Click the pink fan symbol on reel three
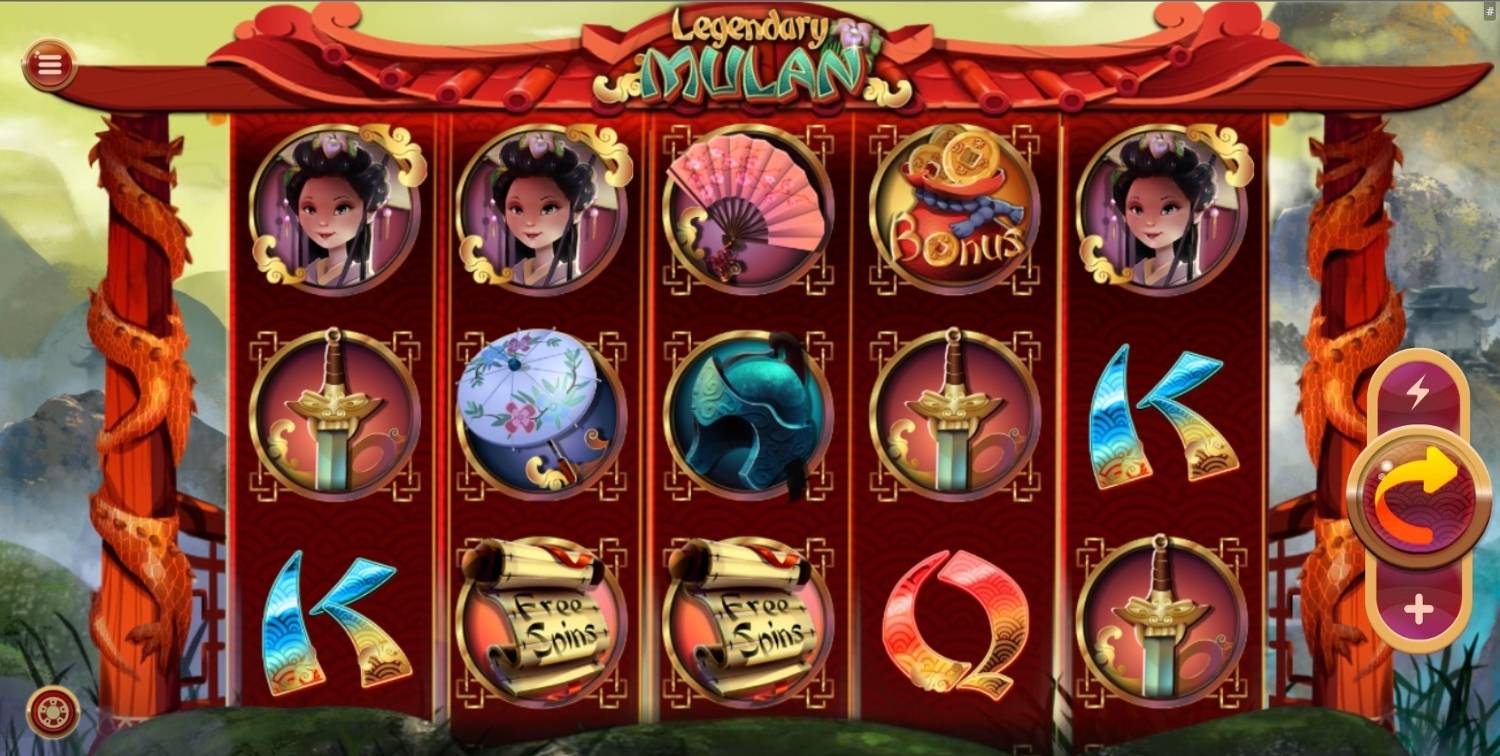Screen dimensions: 1500x756 click(x=747, y=210)
